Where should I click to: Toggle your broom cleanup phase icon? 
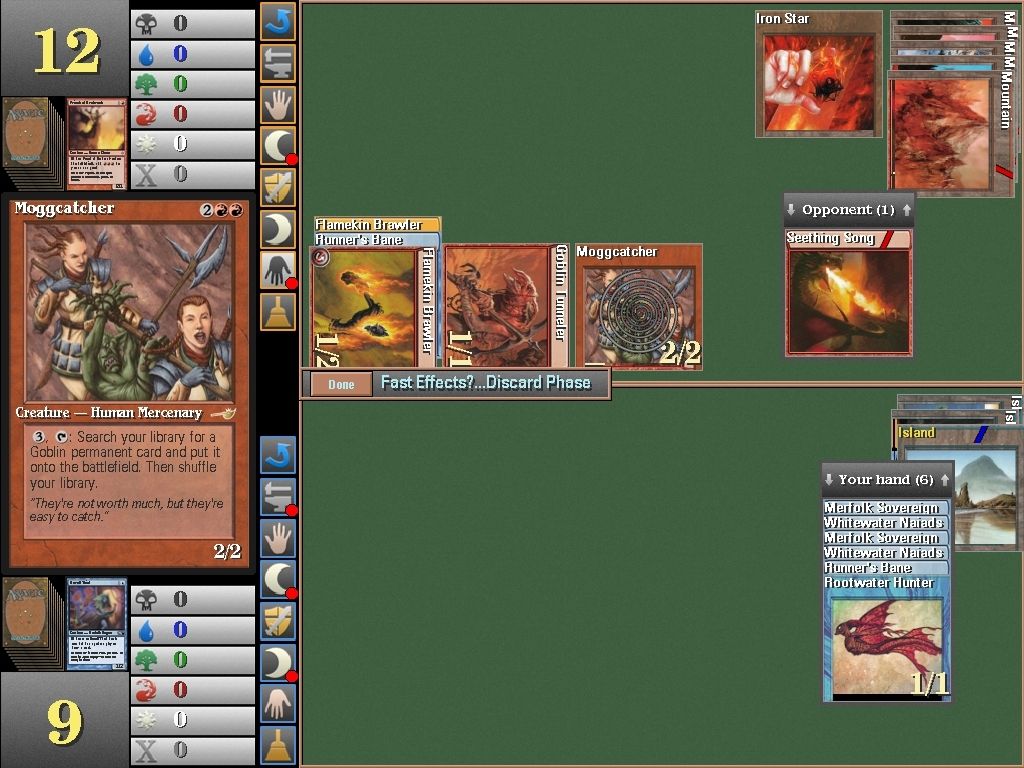(277, 745)
